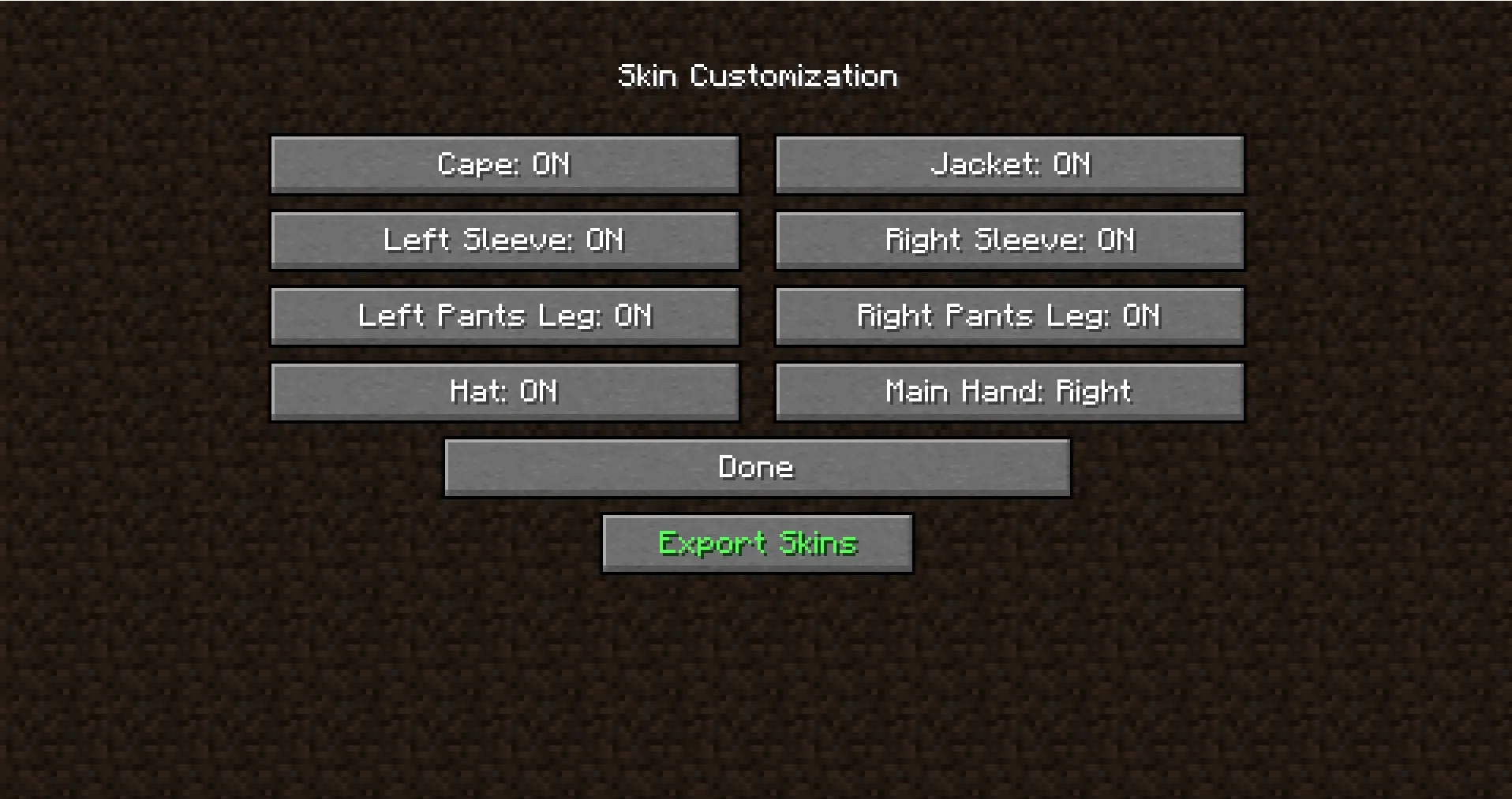Click the Left Pants Leg button
Screen dimensions: 1512x799
[x=504, y=315]
